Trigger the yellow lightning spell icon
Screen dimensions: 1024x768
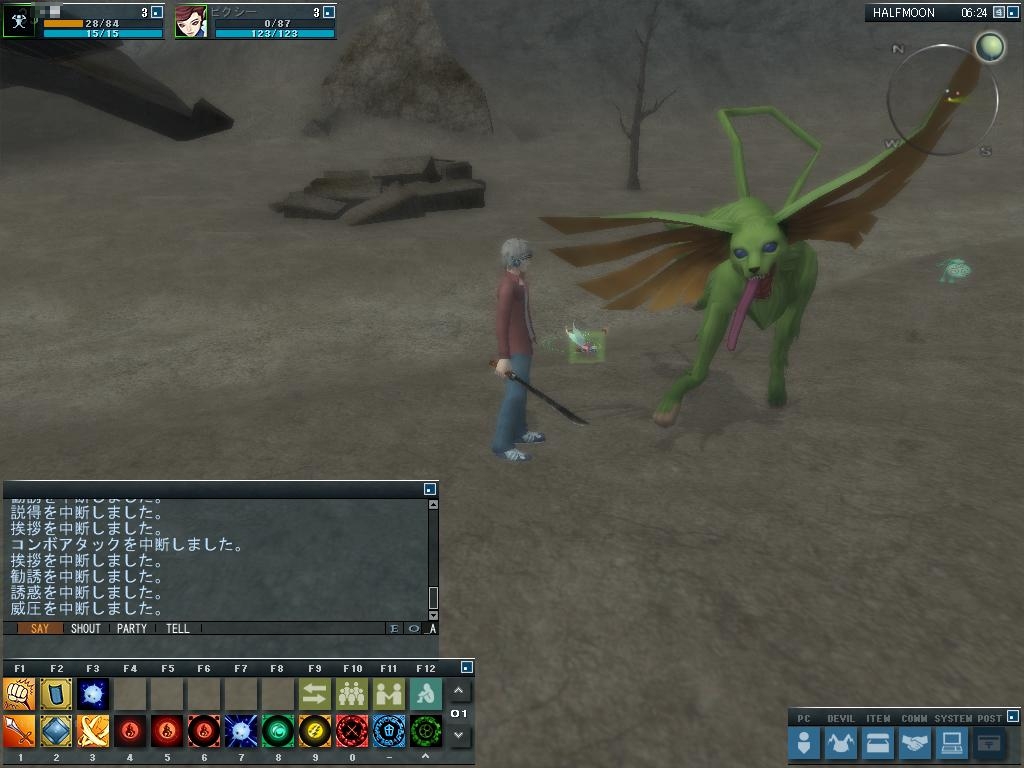point(314,731)
